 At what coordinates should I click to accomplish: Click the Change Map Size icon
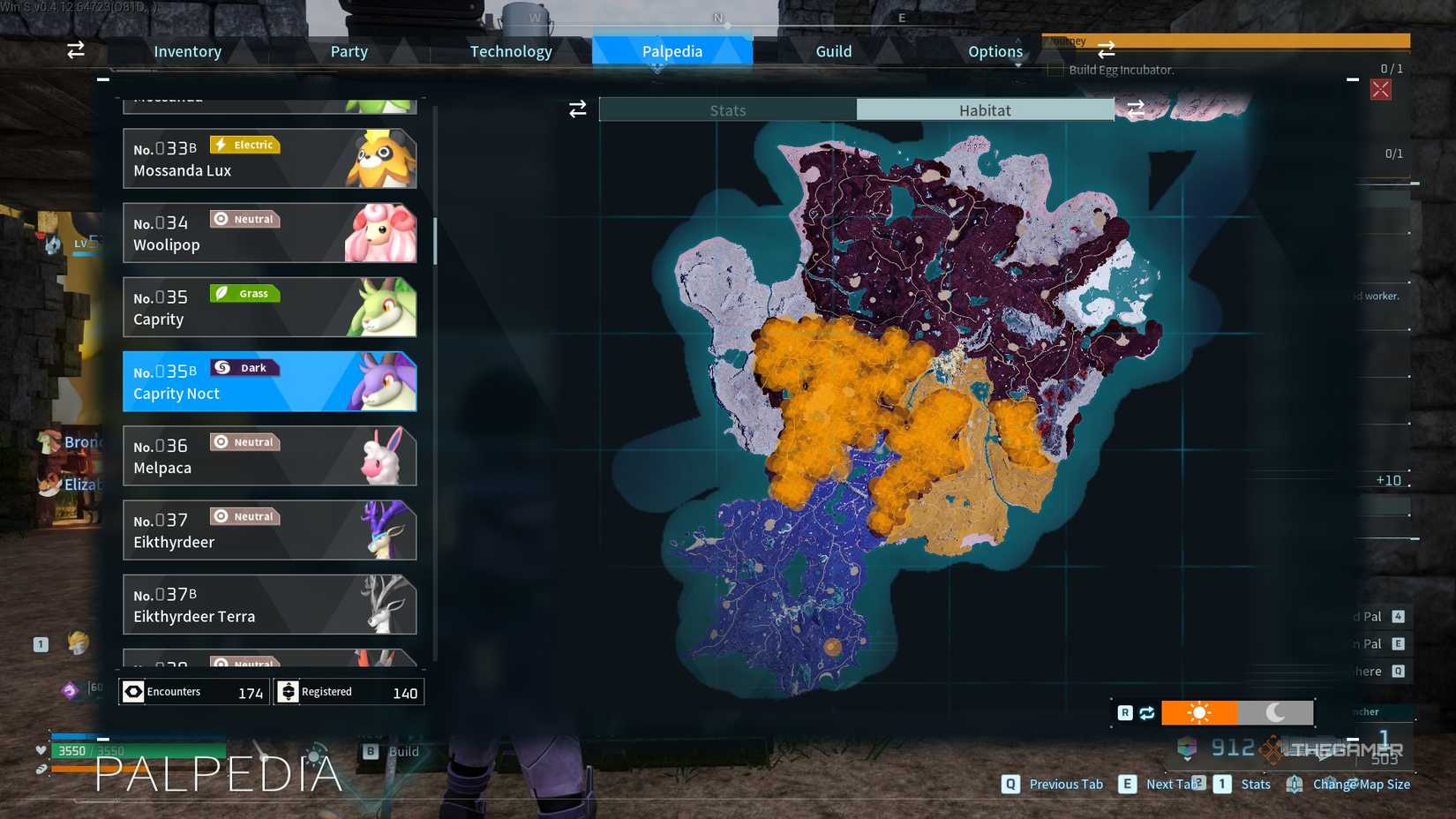pyautogui.click(x=1295, y=784)
